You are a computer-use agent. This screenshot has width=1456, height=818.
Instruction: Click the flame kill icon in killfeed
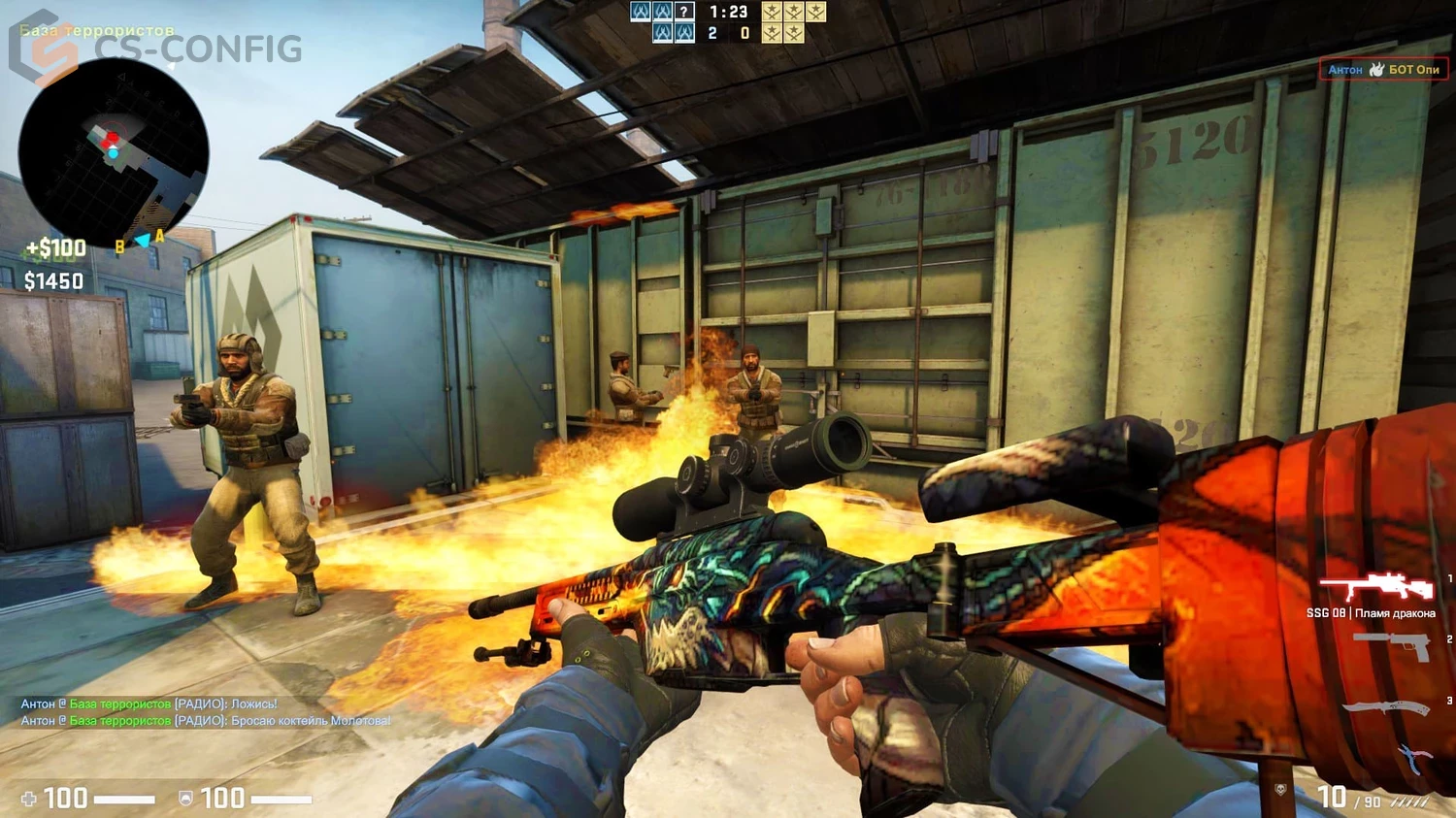coord(1374,70)
